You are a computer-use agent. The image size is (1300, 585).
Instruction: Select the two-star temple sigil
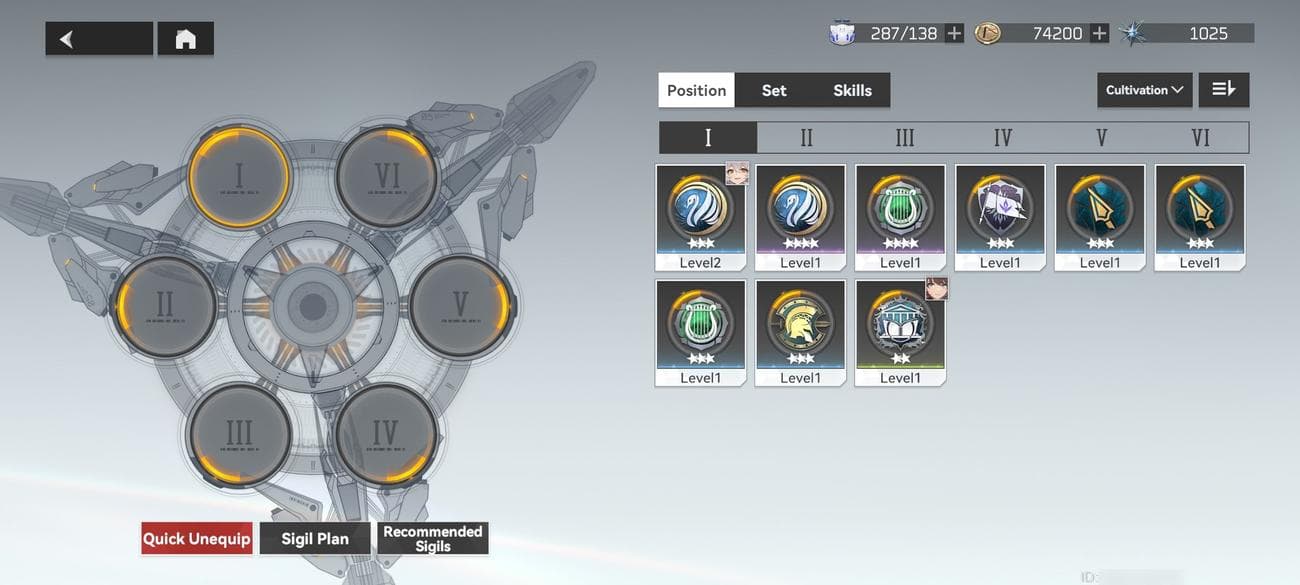(900, 332)
